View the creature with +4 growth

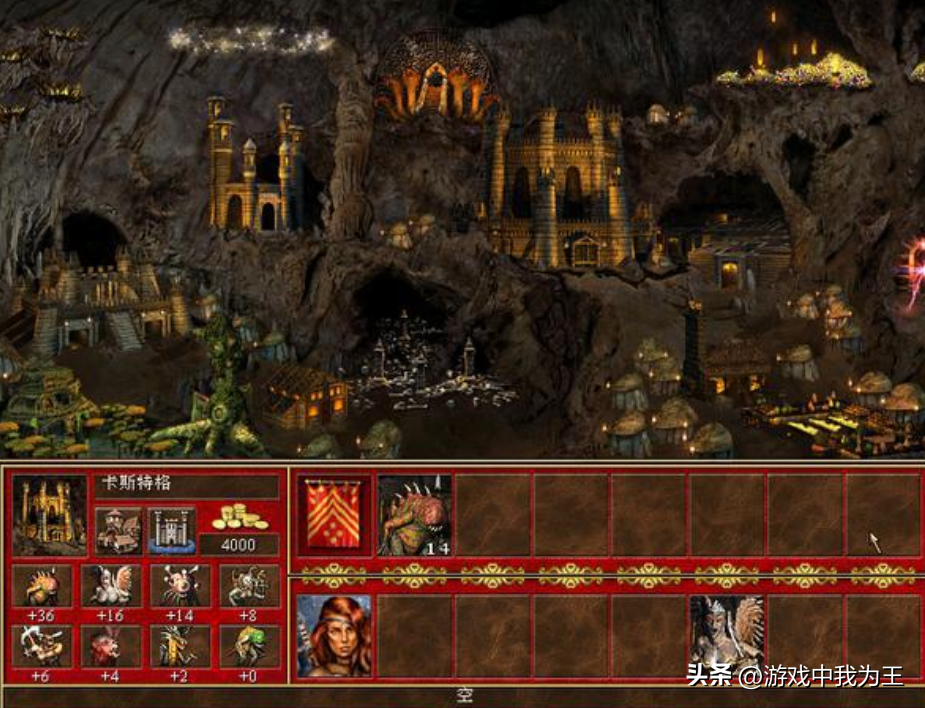(x=111, y=646)
